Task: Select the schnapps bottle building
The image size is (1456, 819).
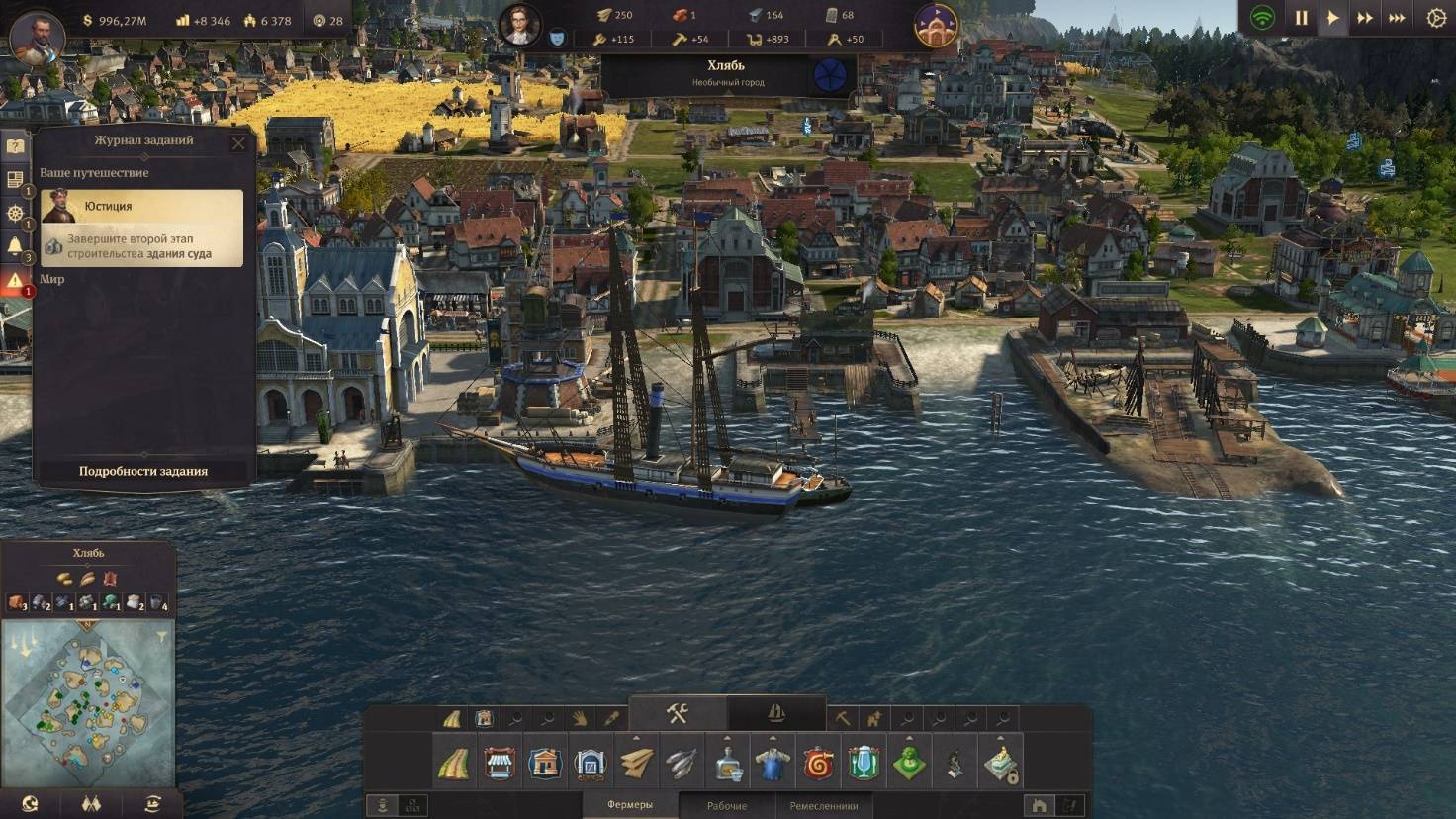Action: (729, 763)
